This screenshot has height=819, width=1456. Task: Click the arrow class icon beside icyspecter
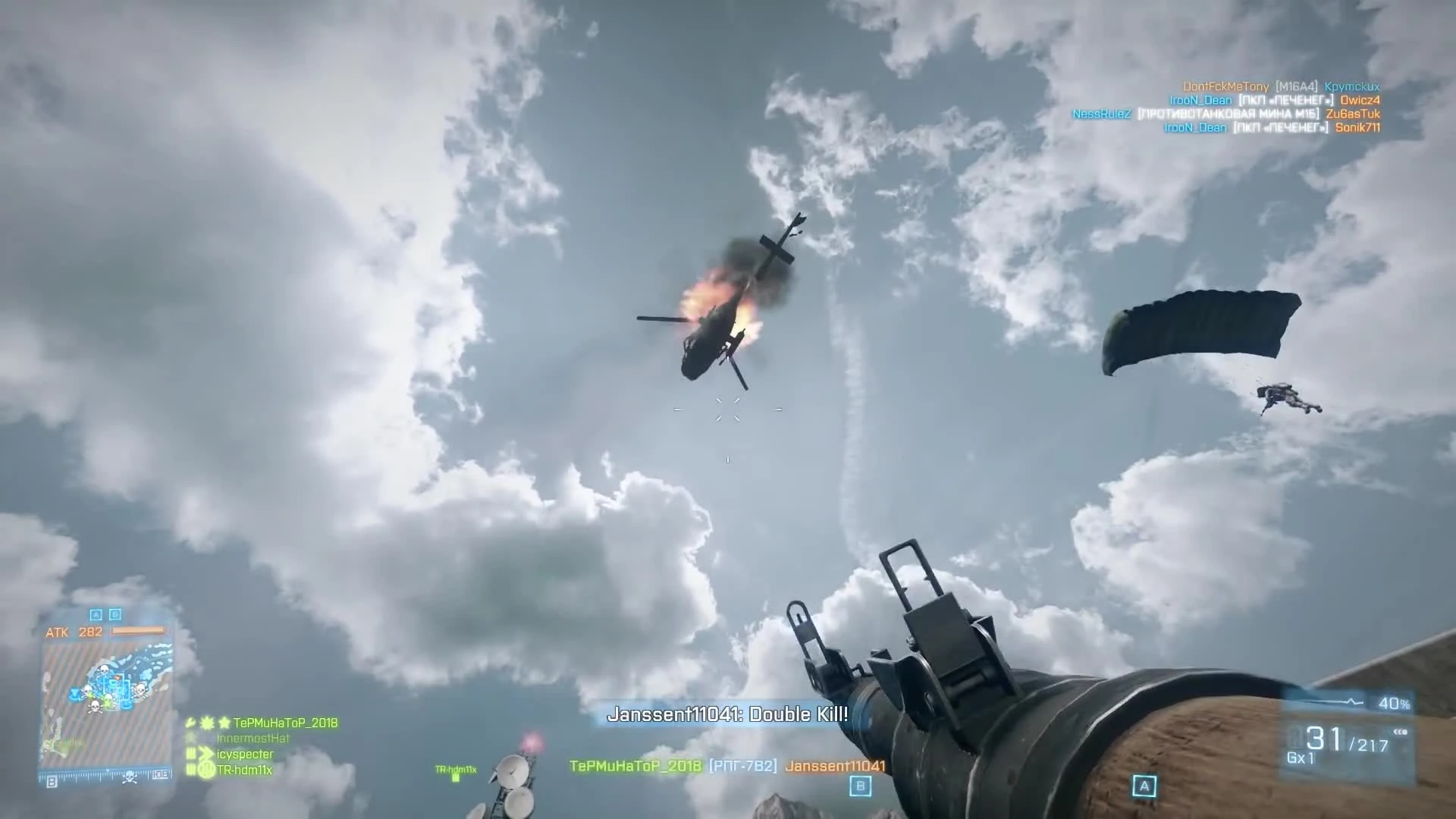pyautogui.click(x=206, y=755)
